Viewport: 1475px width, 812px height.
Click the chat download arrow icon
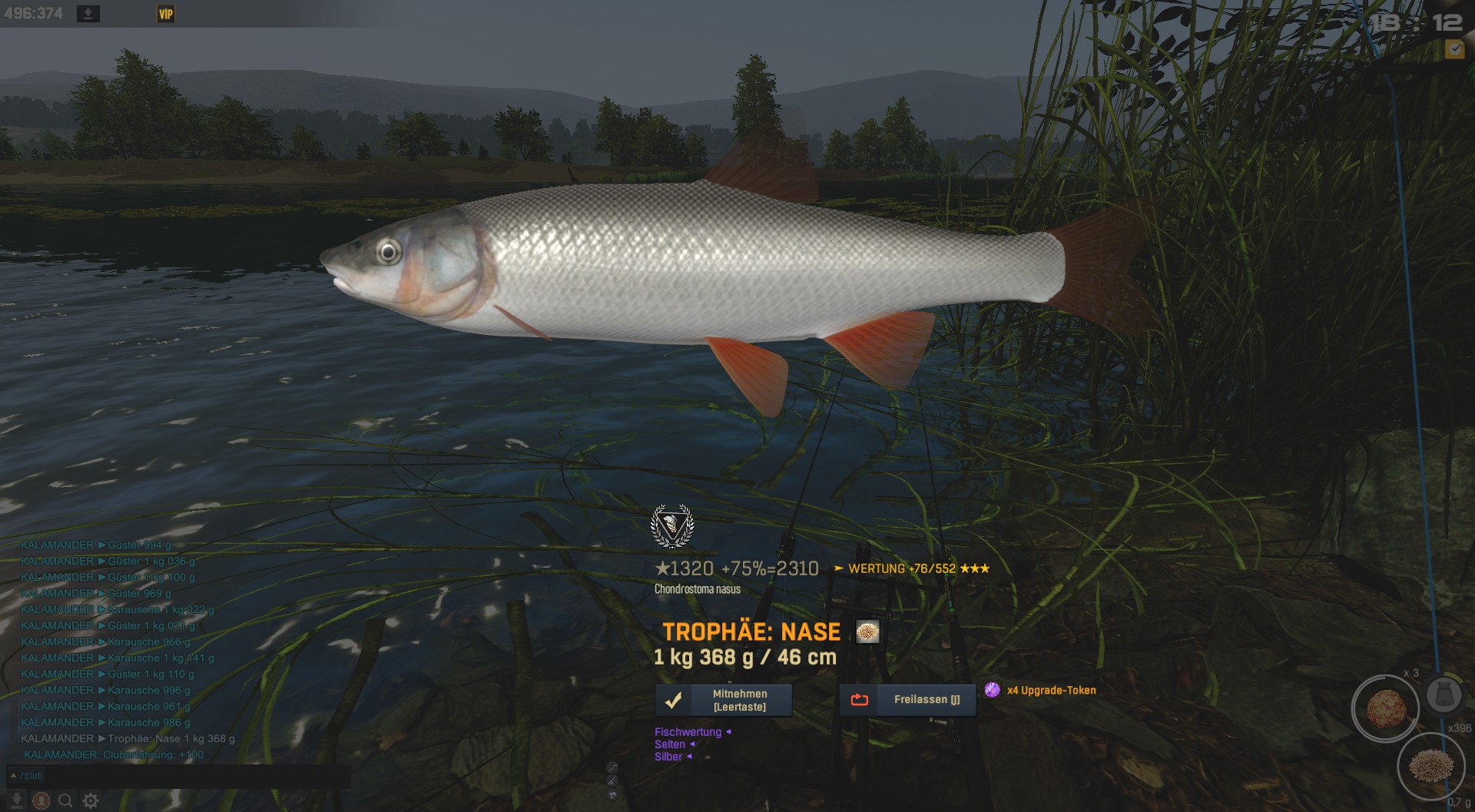(17, 800)
